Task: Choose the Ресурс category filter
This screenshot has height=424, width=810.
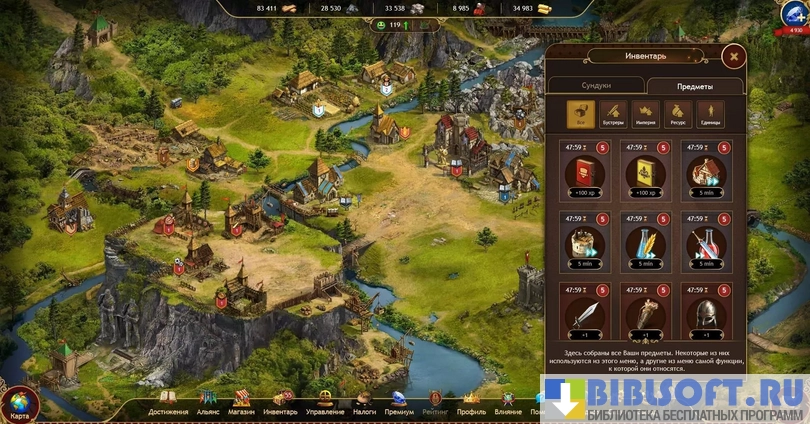Action: coord(677,114)
